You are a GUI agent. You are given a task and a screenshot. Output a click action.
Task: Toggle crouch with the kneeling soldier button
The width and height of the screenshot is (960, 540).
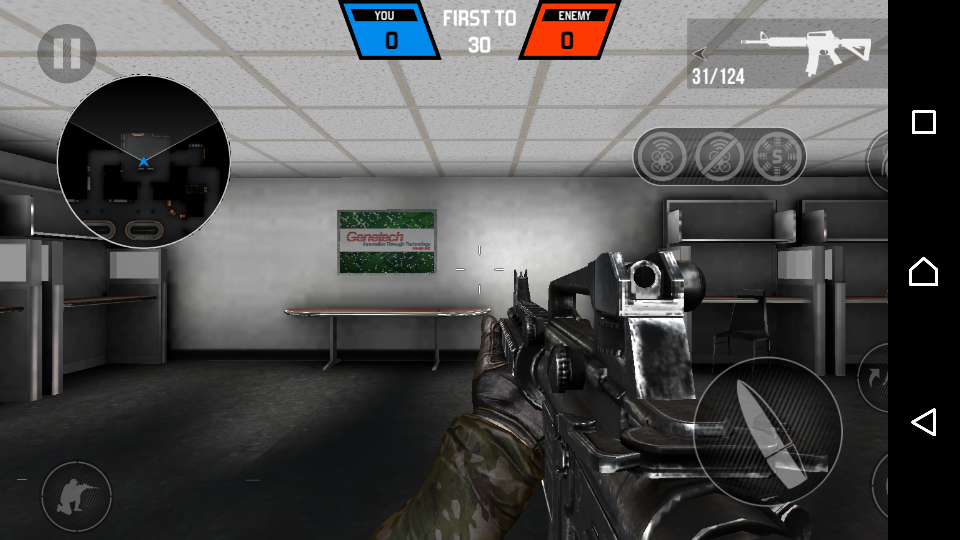pos(76,496)
